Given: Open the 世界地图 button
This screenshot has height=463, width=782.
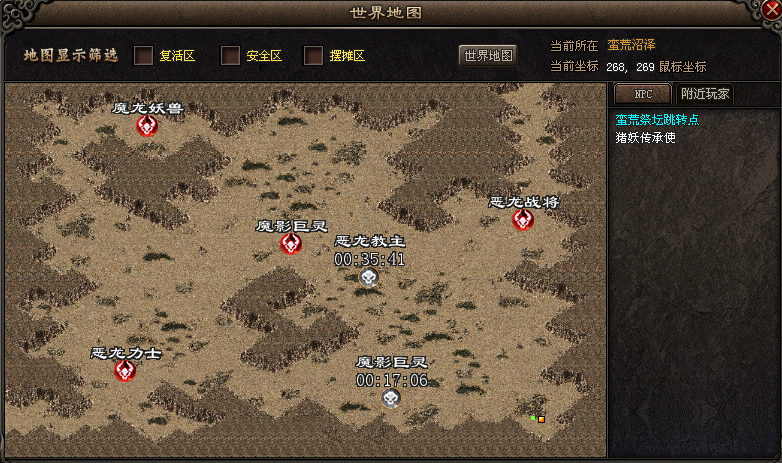Looking at the screenshot, I should (x=488, y=55).
